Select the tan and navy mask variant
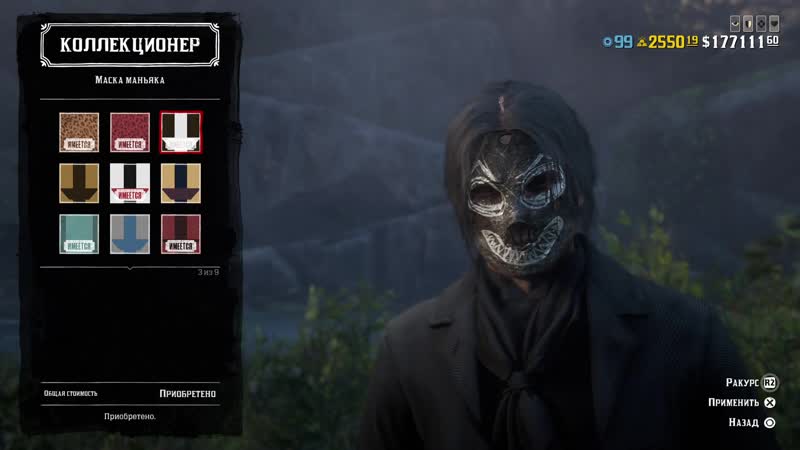The height and width of the screenshot is (450, 800). tap(181, 183)
